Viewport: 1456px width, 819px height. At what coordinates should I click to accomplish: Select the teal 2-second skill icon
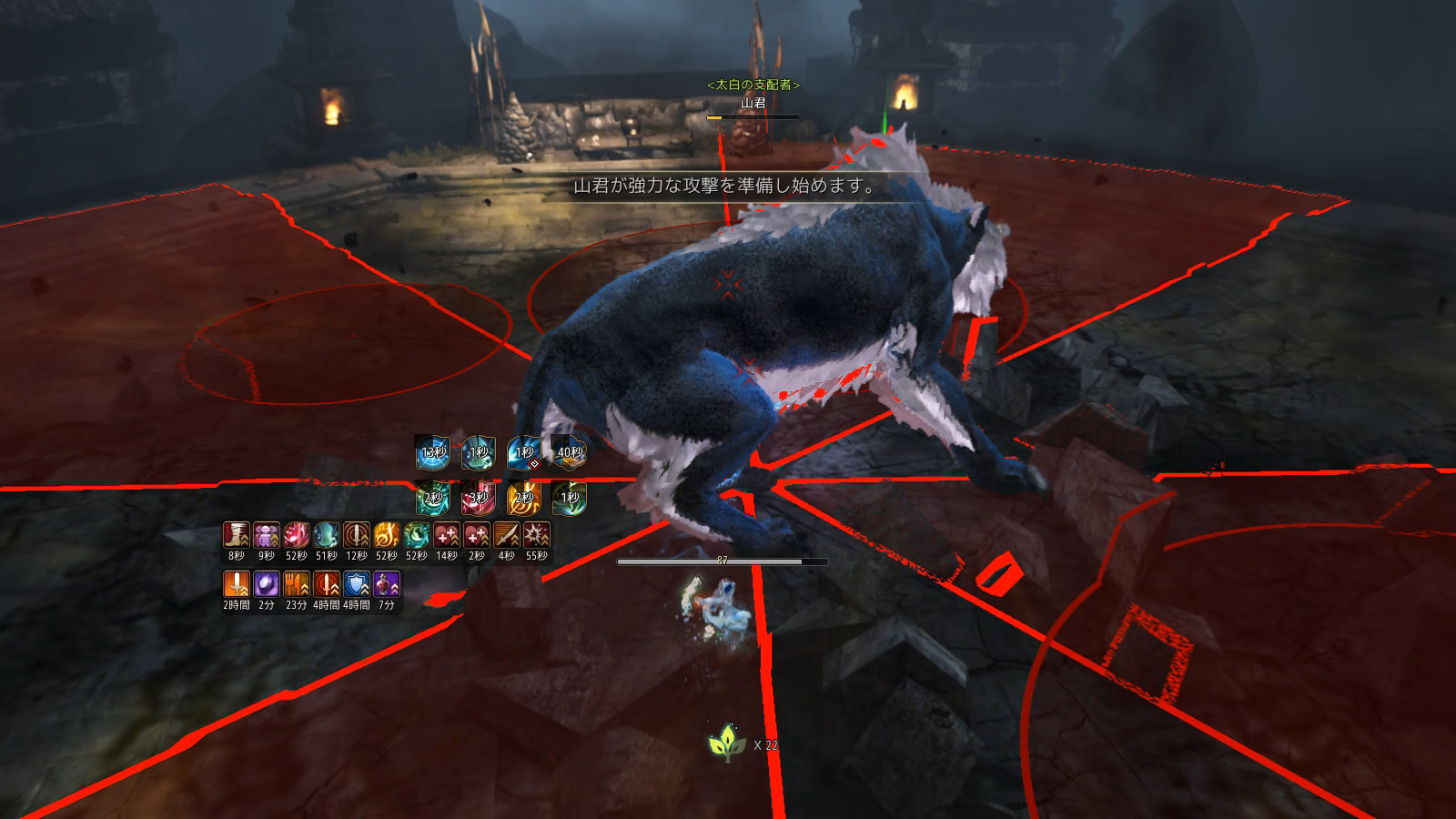[x=432, y=498]
